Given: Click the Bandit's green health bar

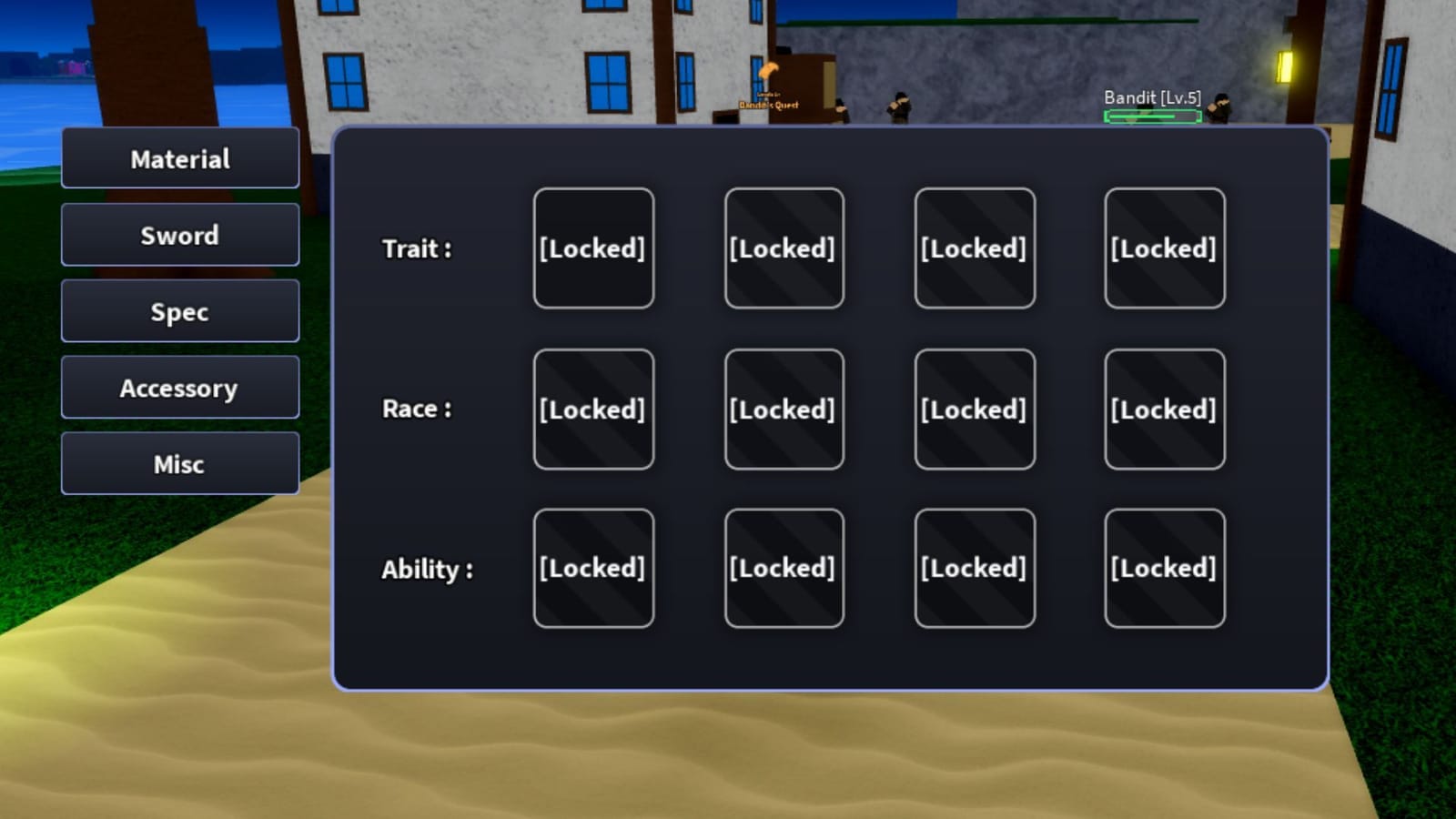Looking at the screenshot, I should [1152, 116].
